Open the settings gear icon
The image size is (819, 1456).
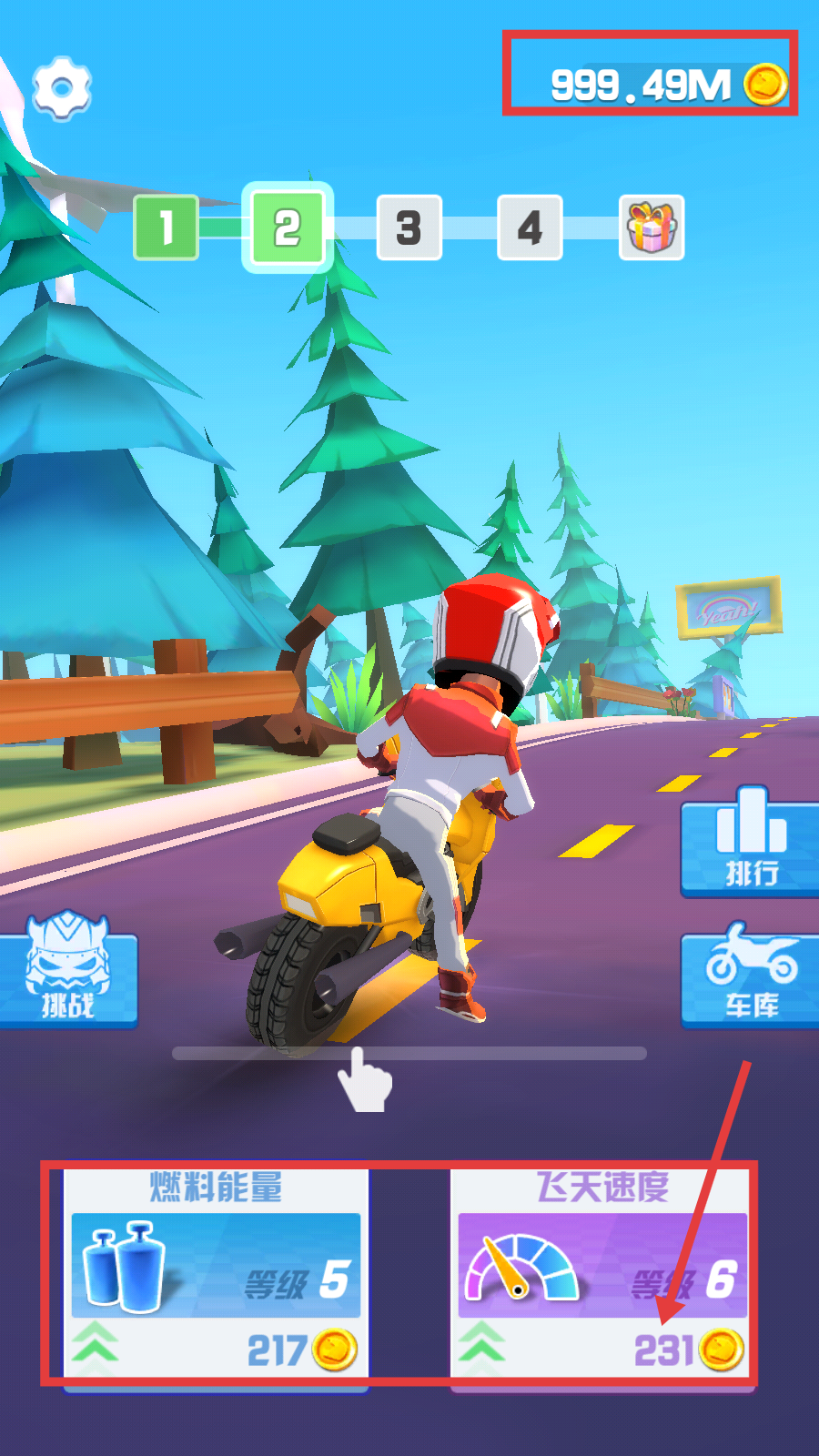pos(62,88)
